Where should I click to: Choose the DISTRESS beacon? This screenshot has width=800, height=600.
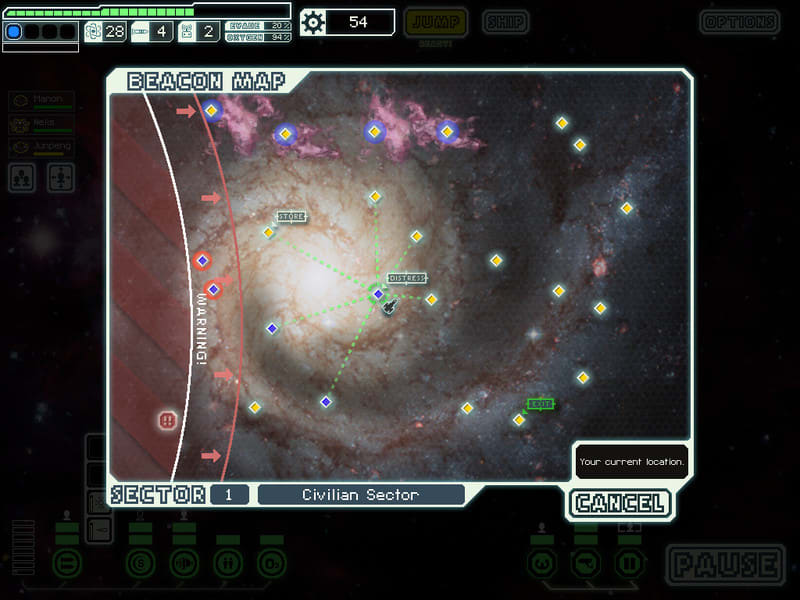tap(378, 293)
